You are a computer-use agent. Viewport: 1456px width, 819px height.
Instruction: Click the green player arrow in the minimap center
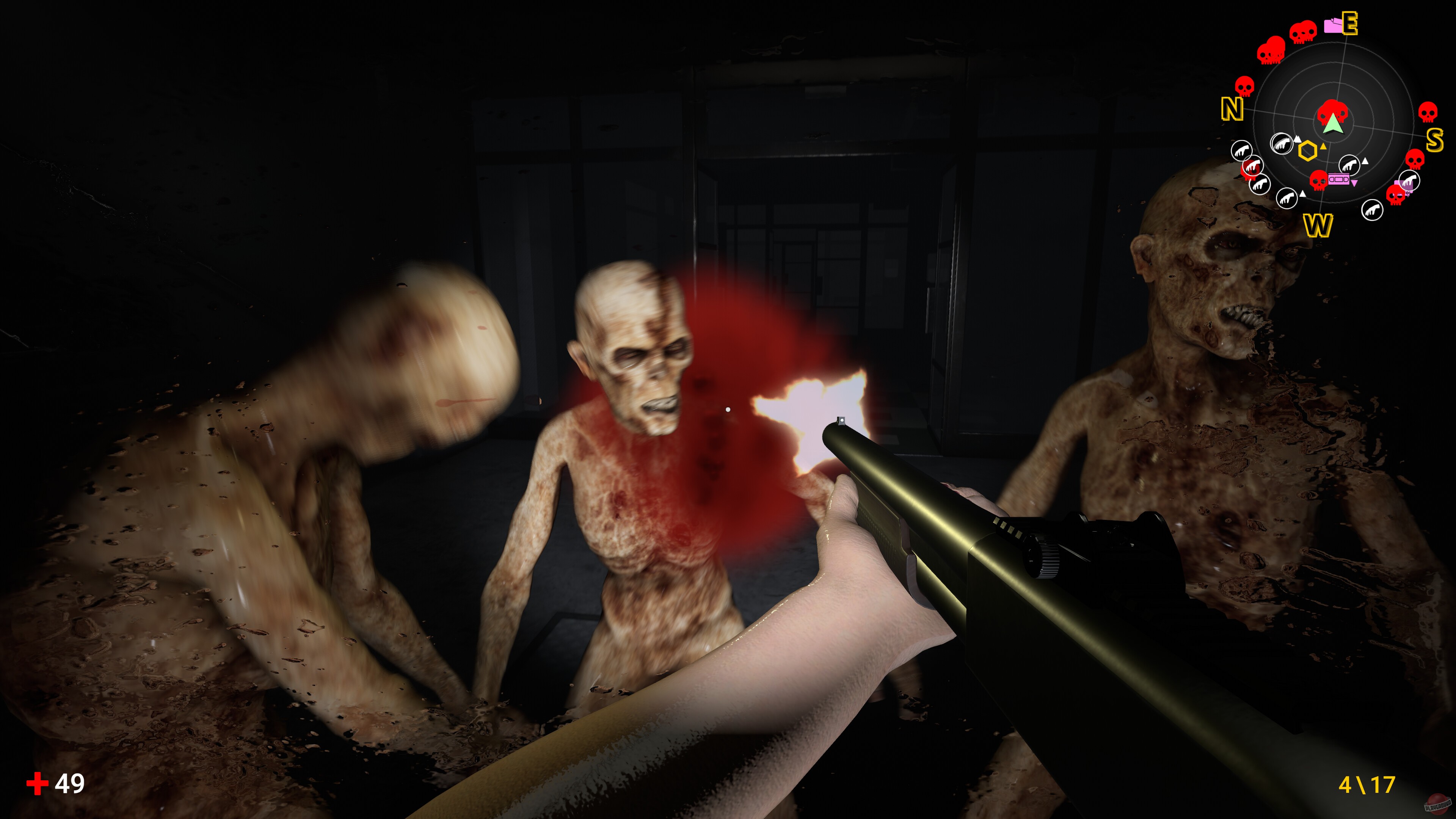tap(1334, 126)
